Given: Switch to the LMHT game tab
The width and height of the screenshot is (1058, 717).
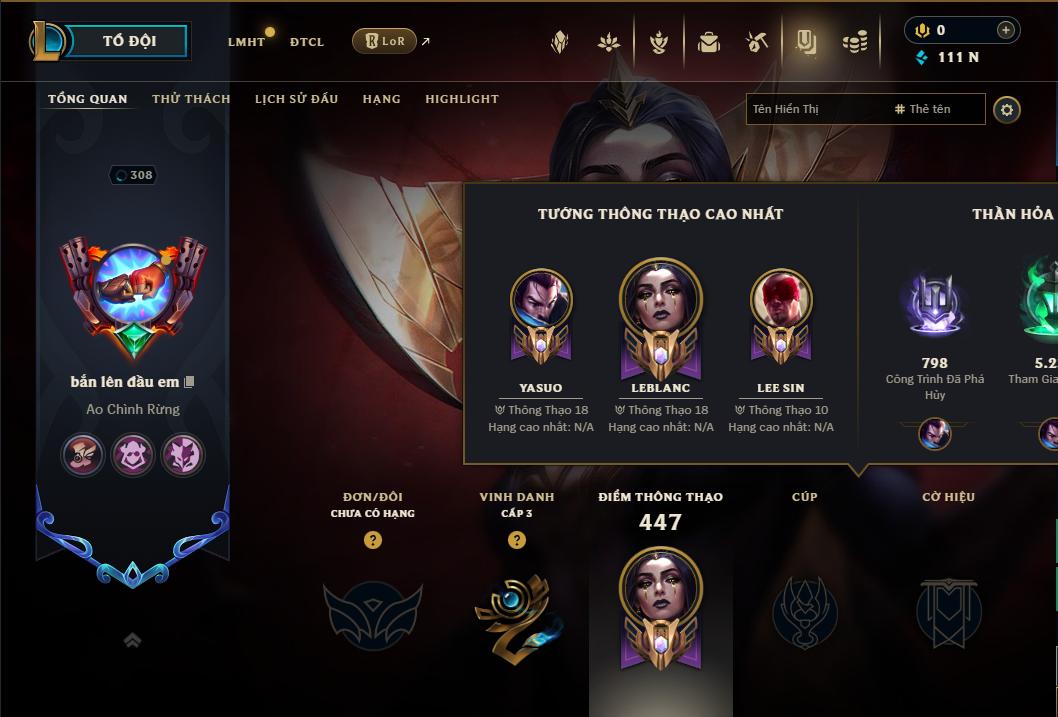Looking at the screenshot, I should pyautogui.click(x=246, y=42).
